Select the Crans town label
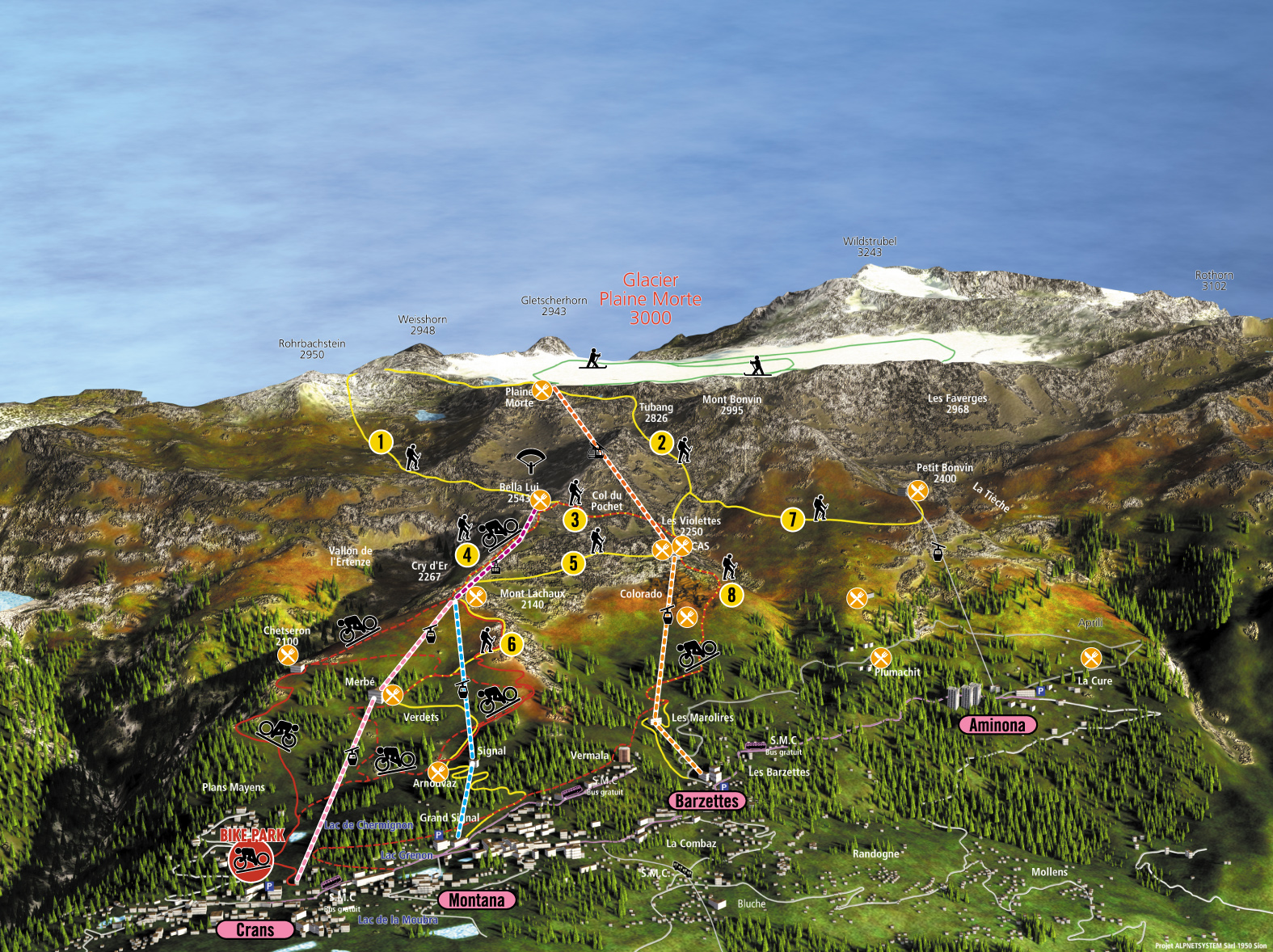 coord(255,929)
